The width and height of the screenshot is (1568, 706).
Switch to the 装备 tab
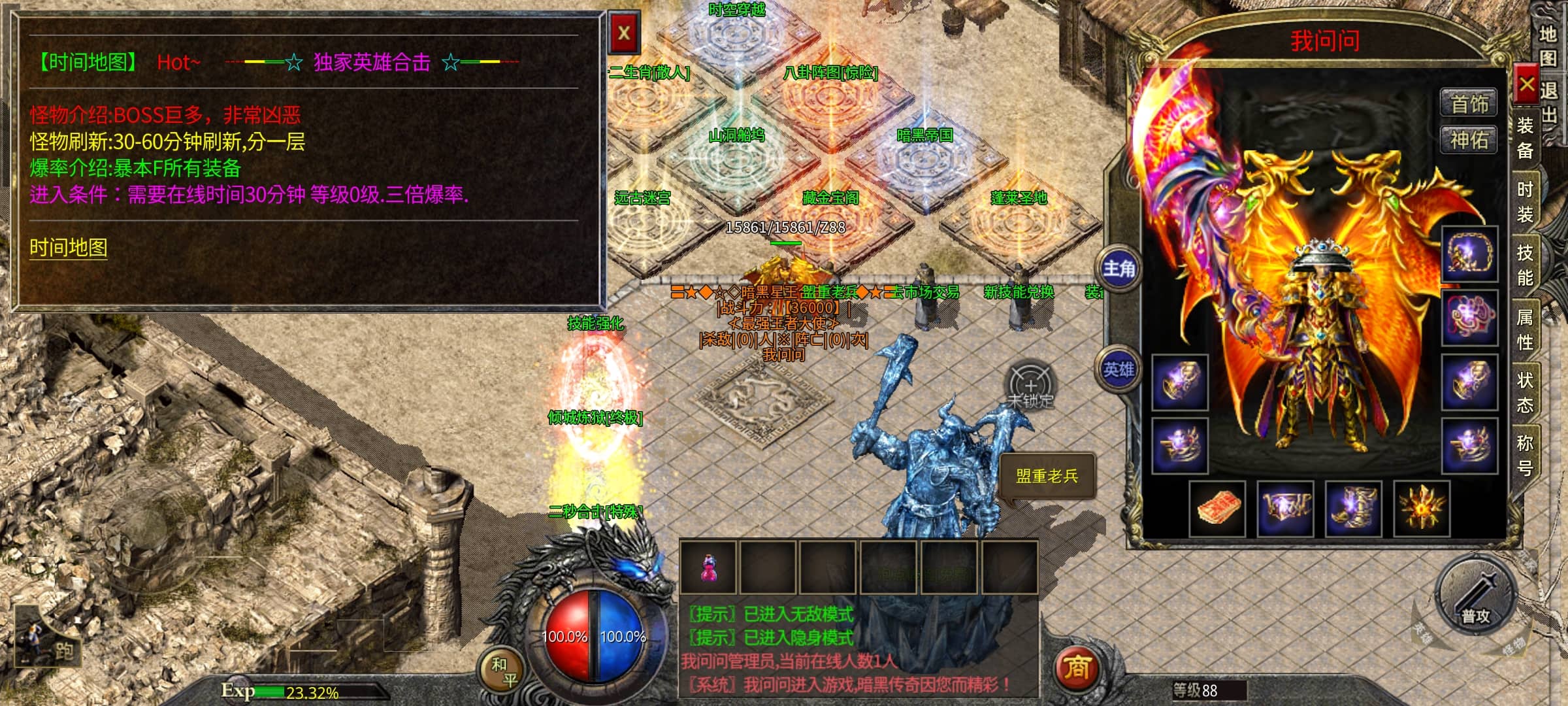tap(1525, 137)
